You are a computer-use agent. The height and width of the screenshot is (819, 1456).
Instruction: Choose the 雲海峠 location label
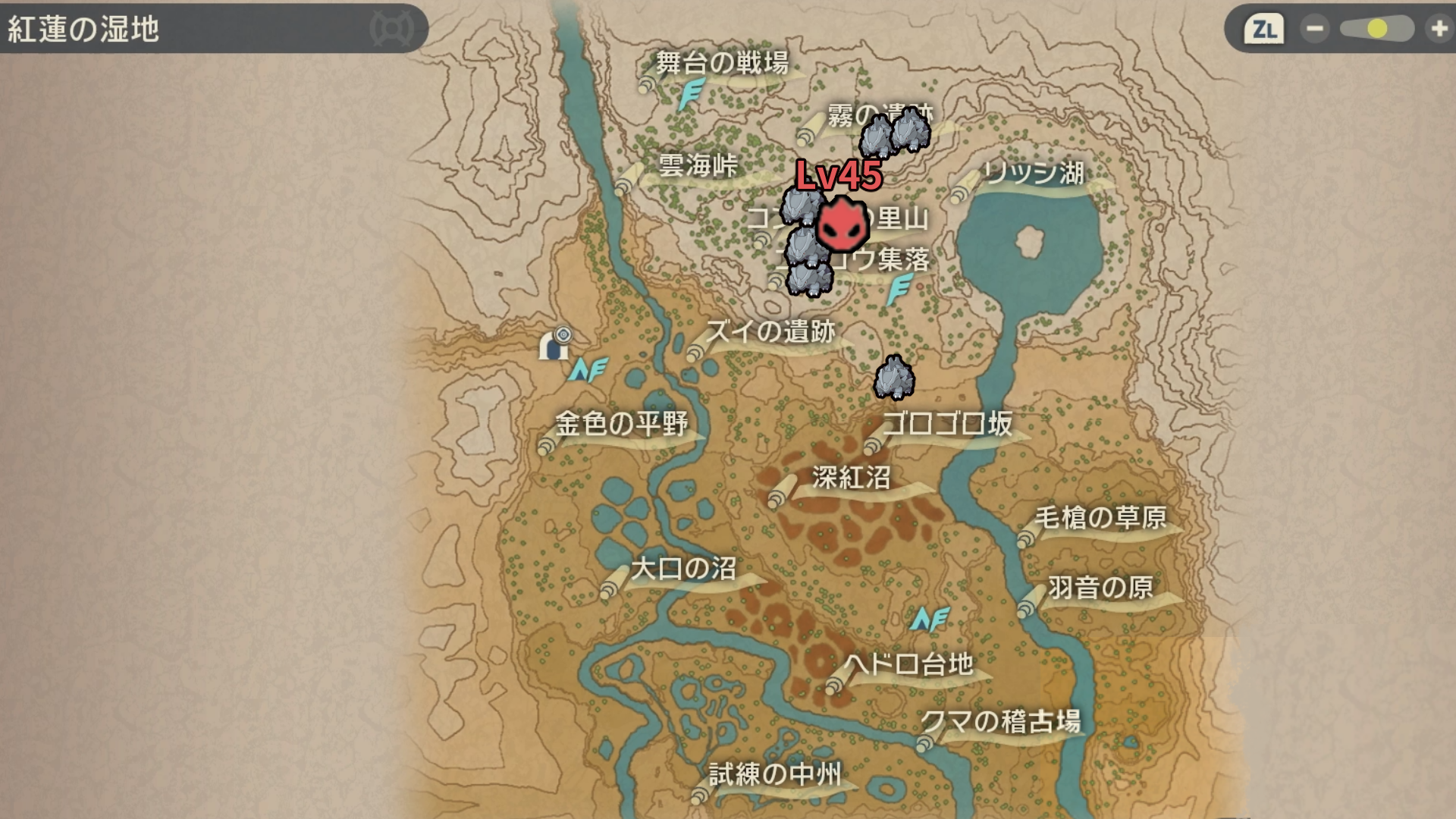[698, 165]
